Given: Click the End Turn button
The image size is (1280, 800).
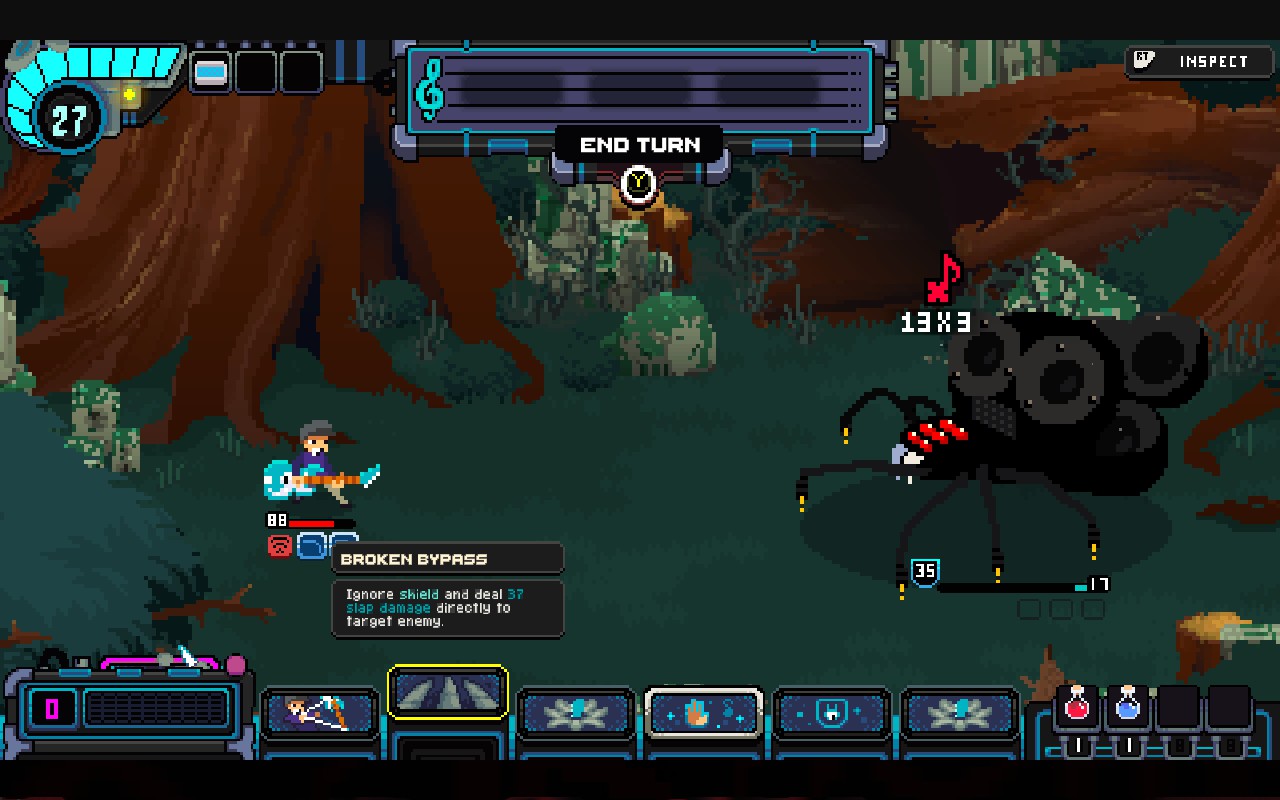Looking at the screenshot, I should [x=640, y=146].
